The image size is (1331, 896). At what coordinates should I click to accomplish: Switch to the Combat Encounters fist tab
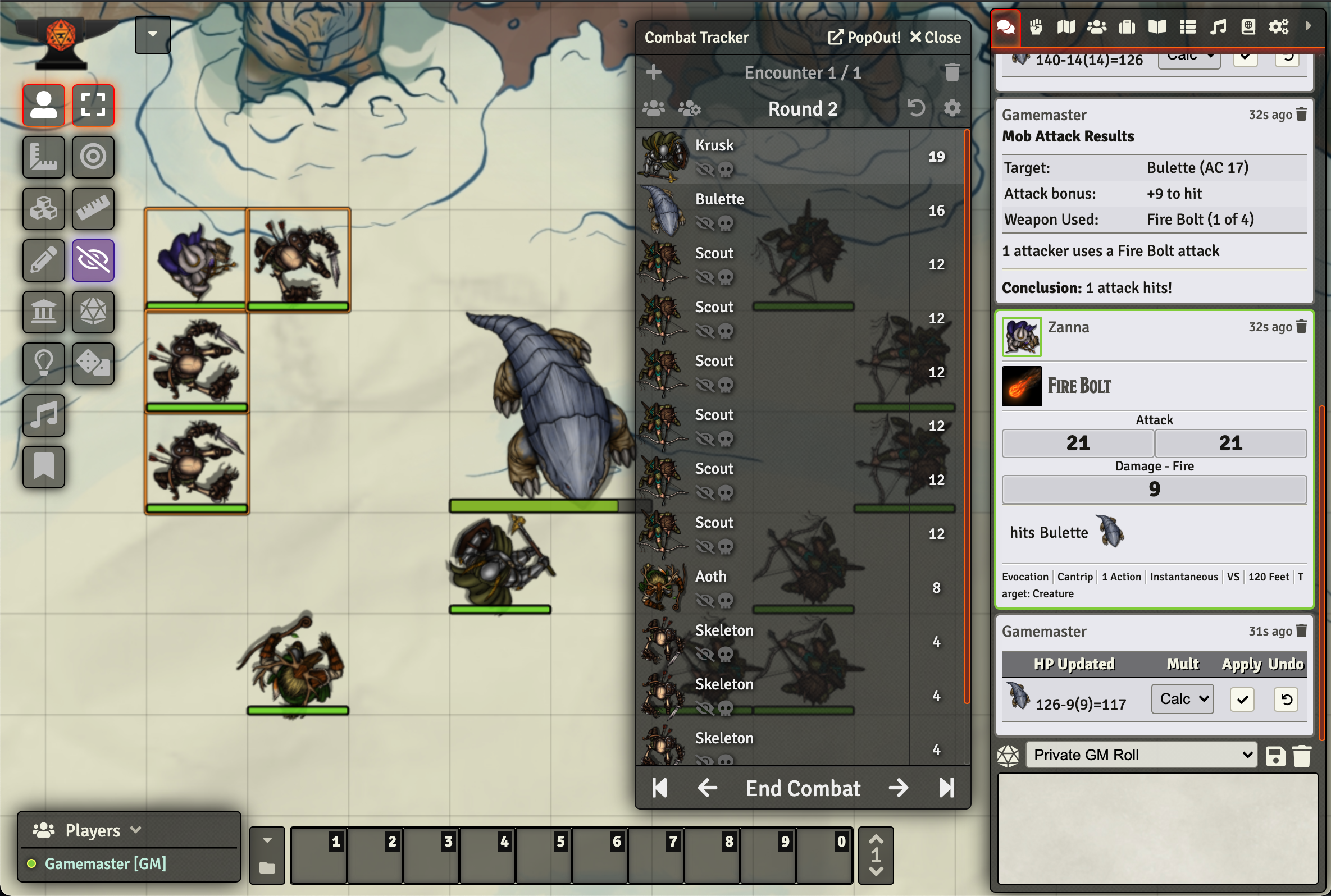click(x=1036, y=26)
